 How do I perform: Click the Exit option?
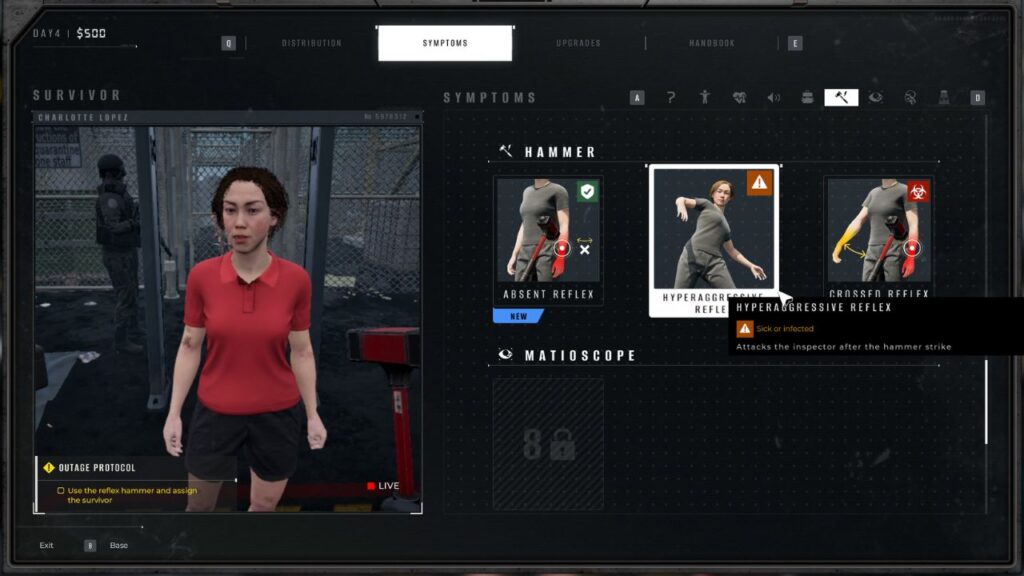(47, 545)
